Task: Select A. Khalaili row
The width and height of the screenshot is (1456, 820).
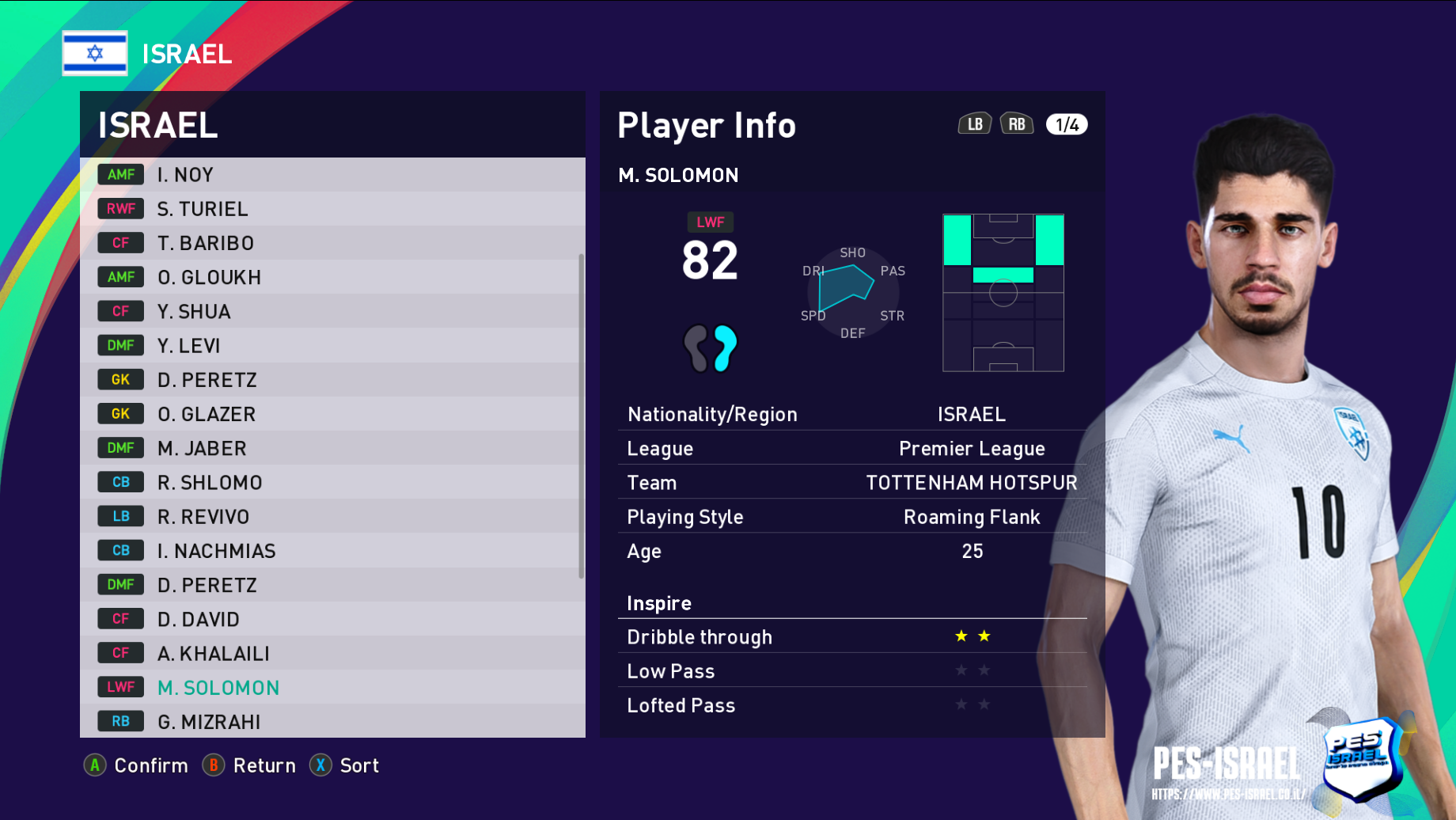Action: pos(332,653)
